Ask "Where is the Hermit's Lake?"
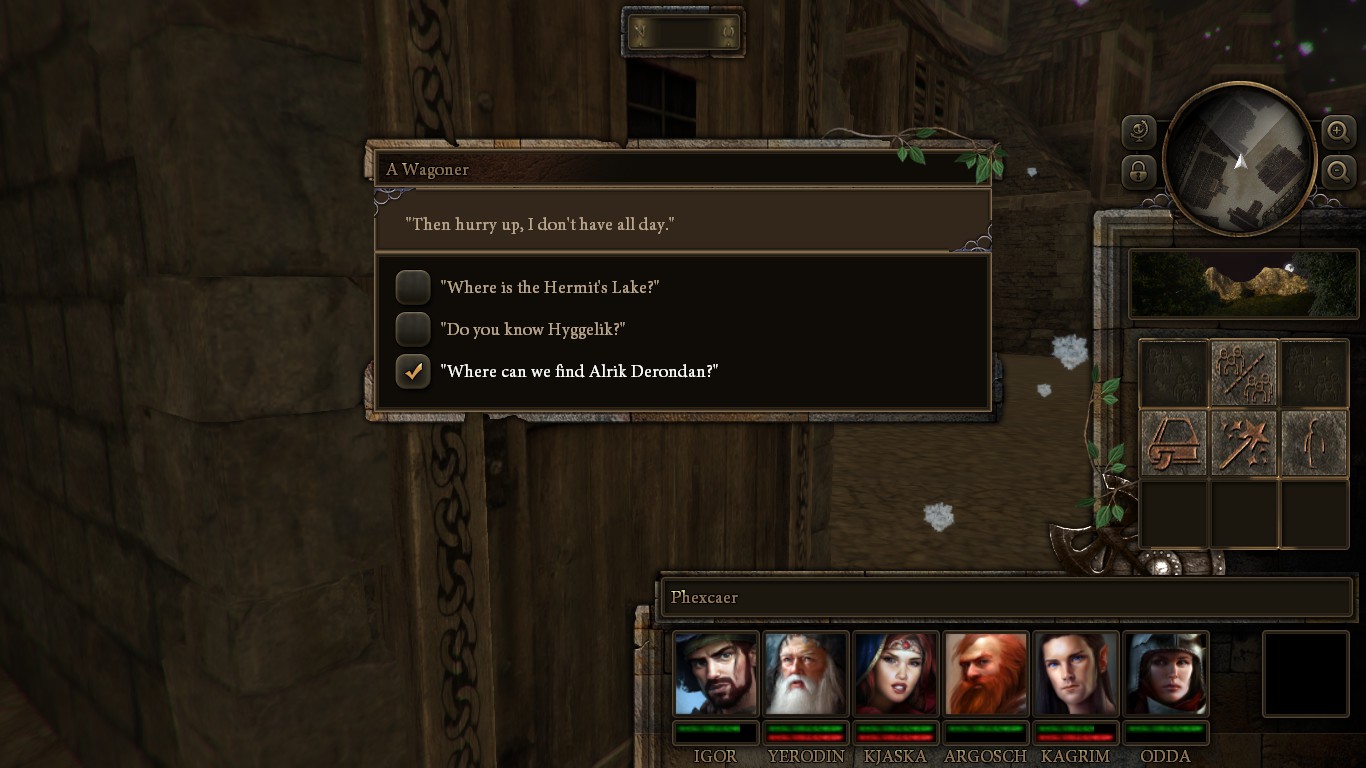Screen dimensions: 1366x768 coord(552,288)
